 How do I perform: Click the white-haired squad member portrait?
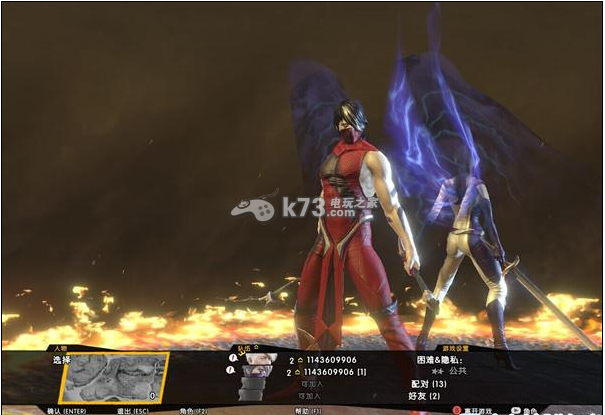coord(260,358)
